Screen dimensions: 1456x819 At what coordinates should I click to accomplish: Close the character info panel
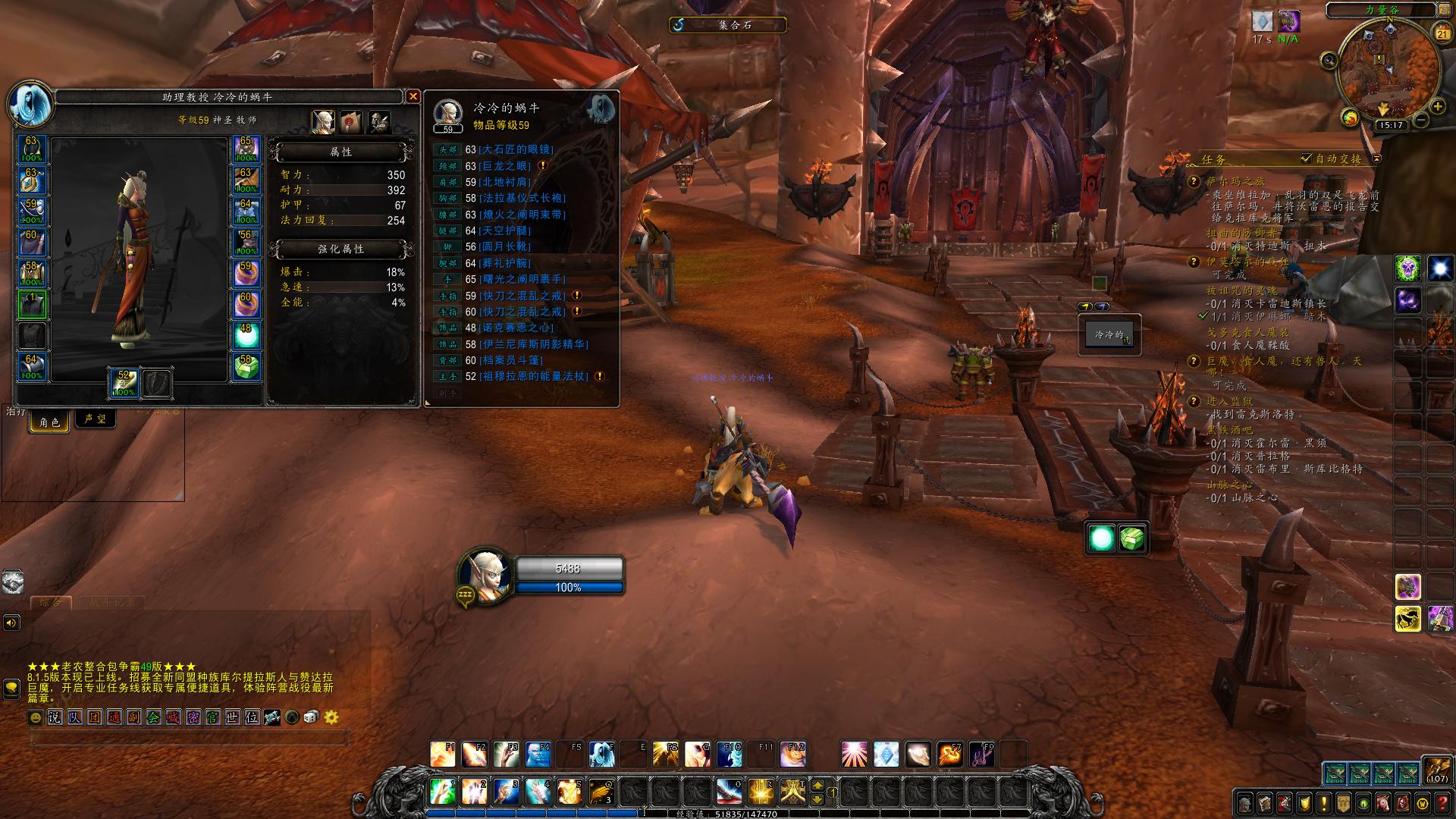[413, 96]
